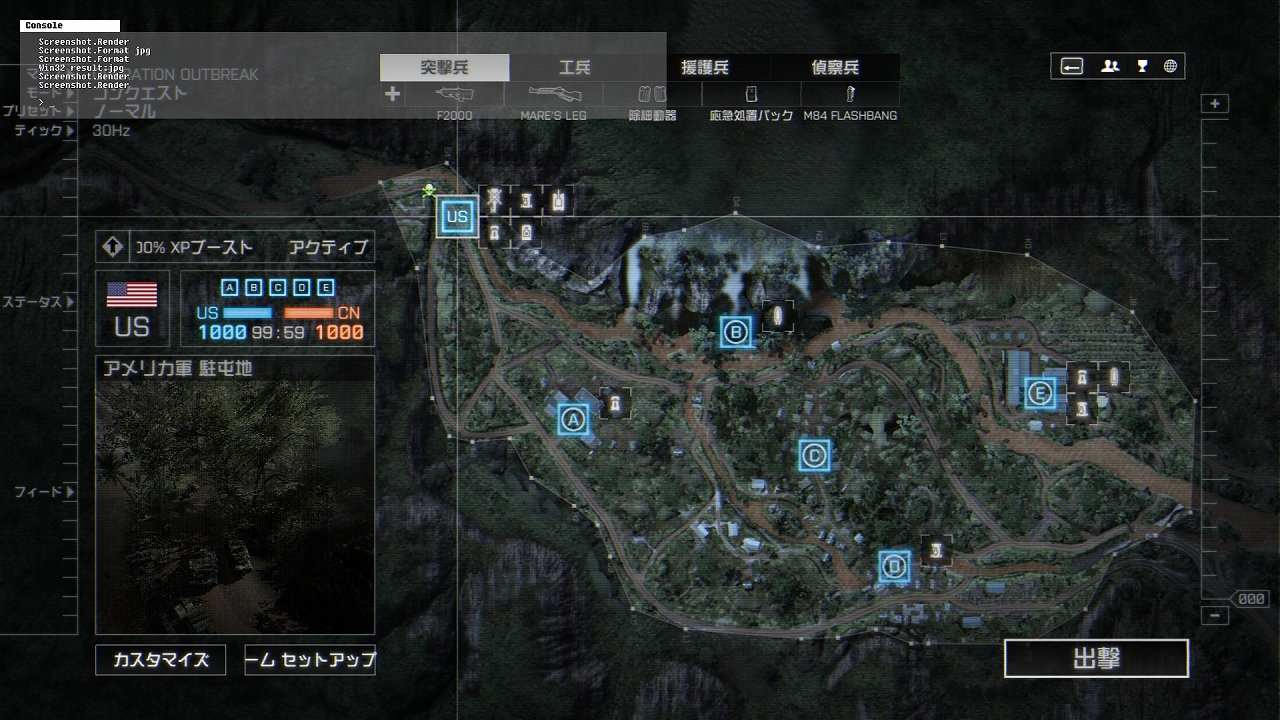Choose capture point E on the map
Image resolution: width=1280 pixels, height=720 pixels.
tap(1040, 393)
